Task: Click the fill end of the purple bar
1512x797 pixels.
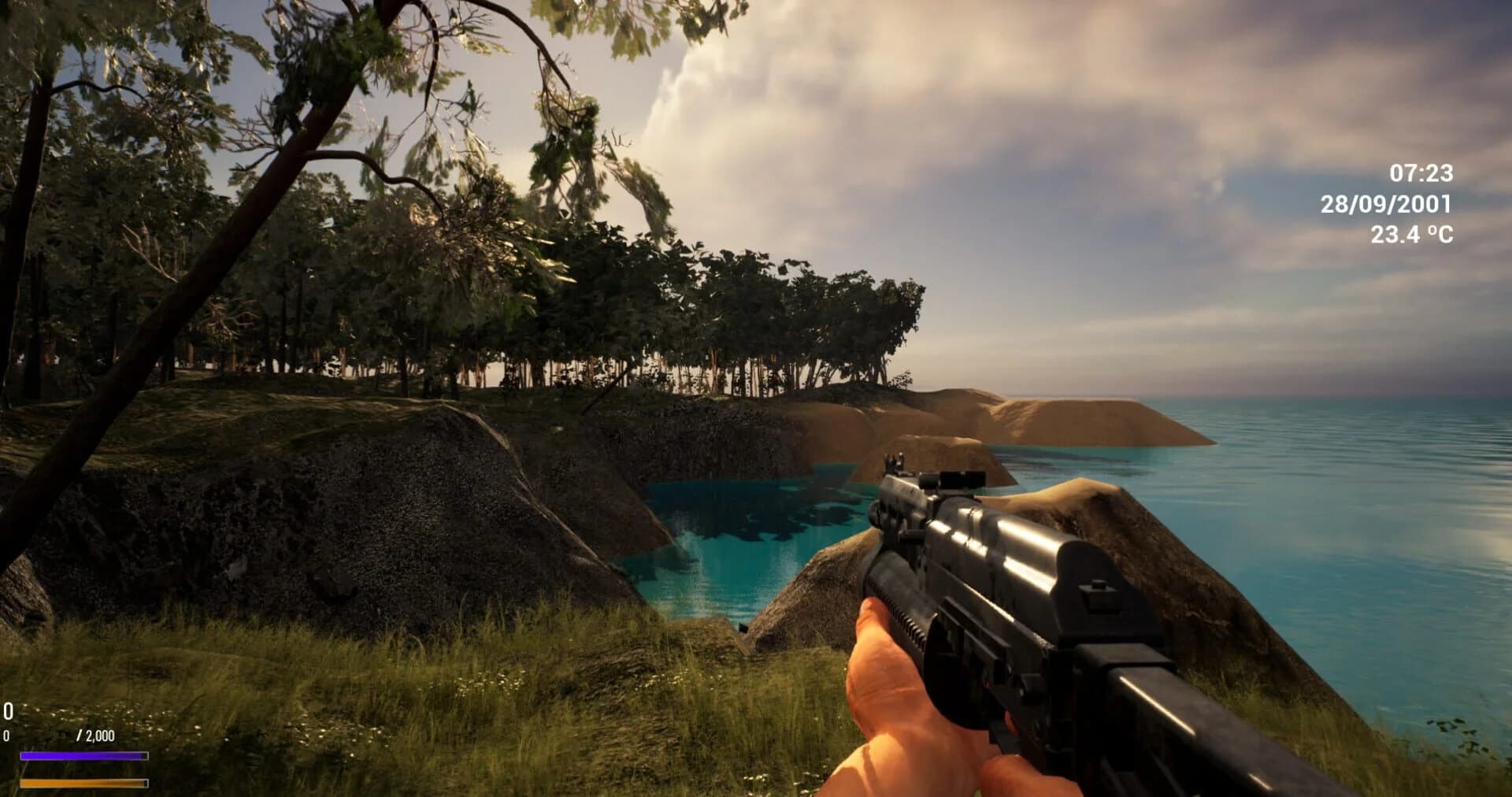Action: tap(142, 756)
